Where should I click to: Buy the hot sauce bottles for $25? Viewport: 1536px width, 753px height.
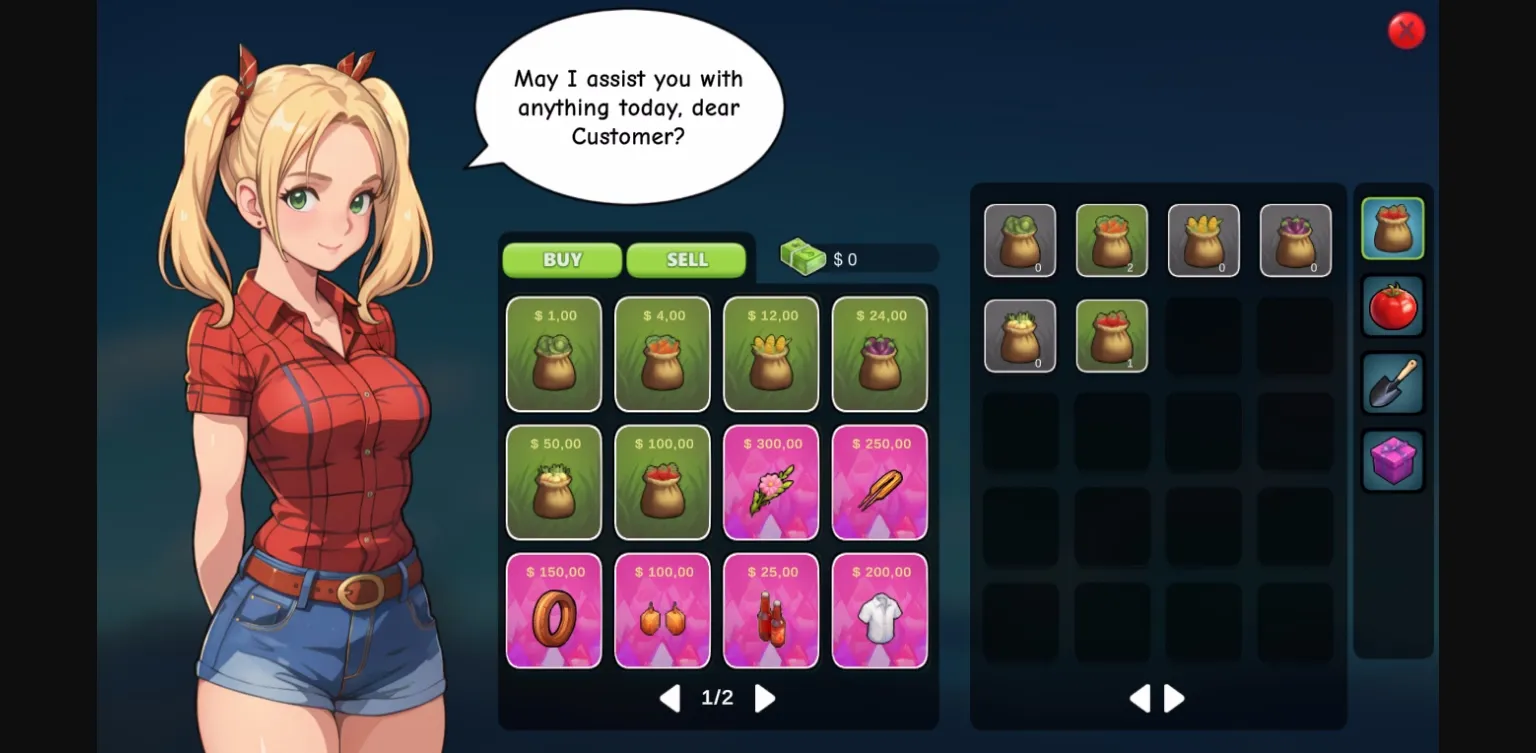(771, 611)
